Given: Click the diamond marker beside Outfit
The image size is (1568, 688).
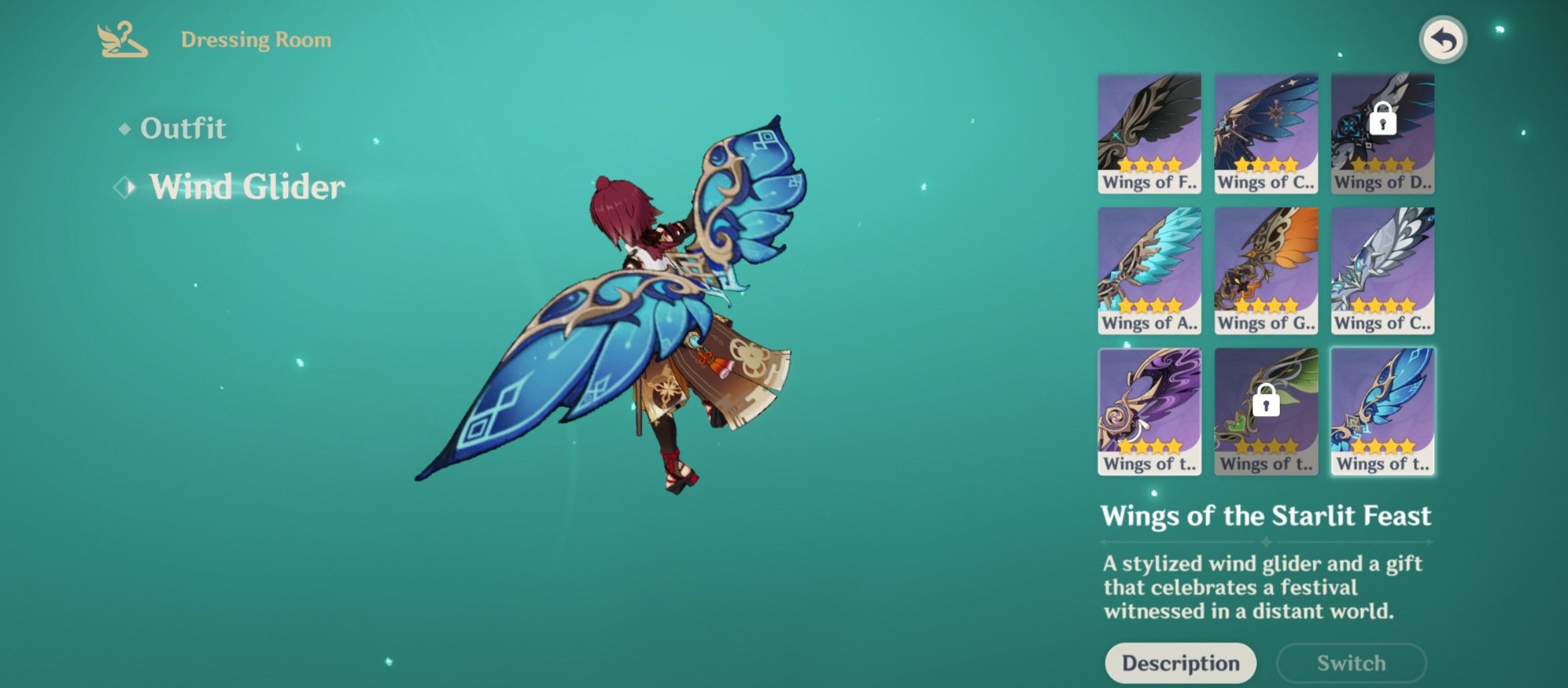Looking at the screenshot, I should (124, 129).
